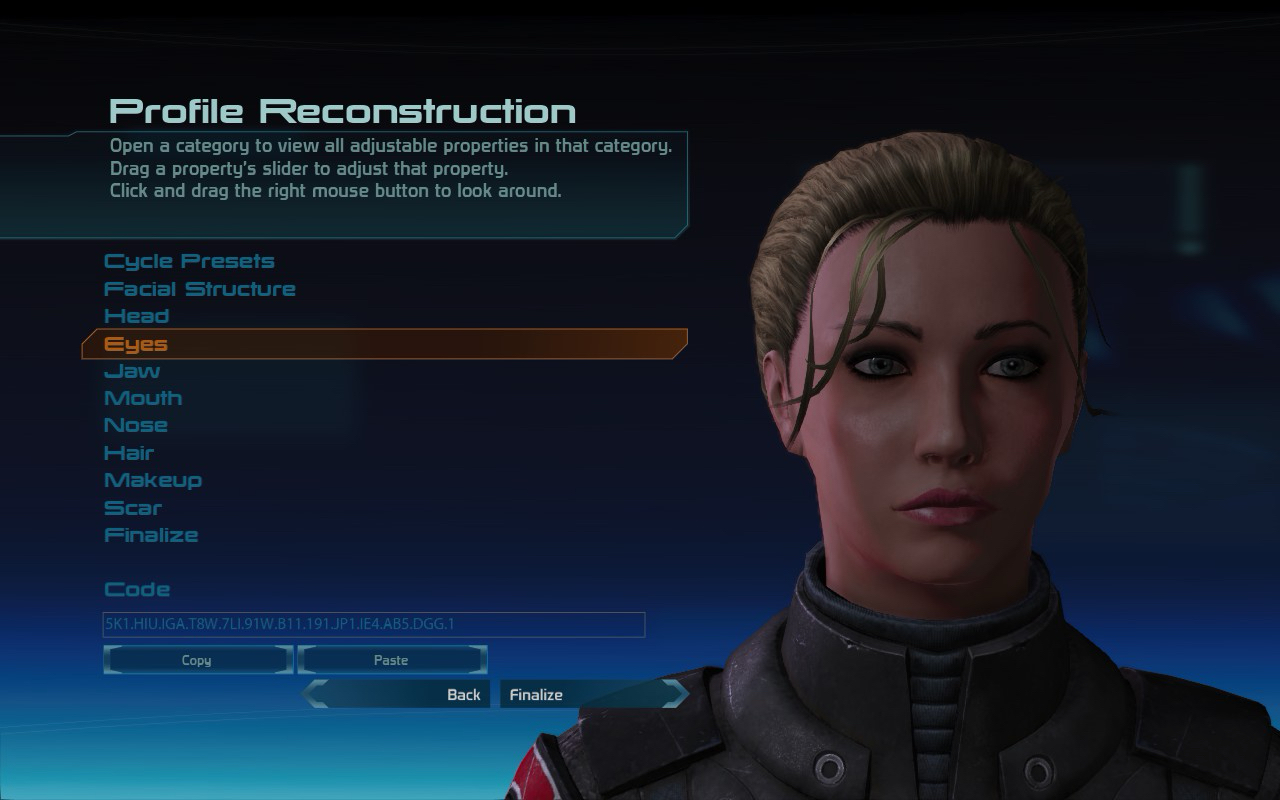Choose the highlighted Eyes category
Screen dimensions: 1280x800
(x=136, y=344)
